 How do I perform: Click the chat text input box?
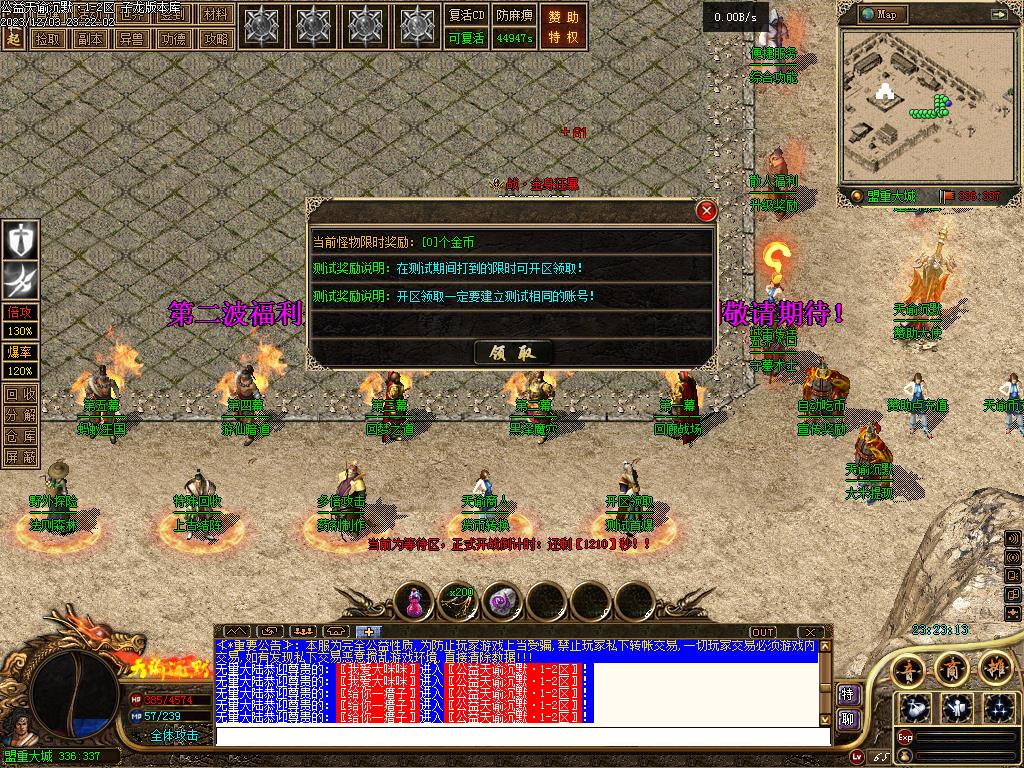click(520, 736)
